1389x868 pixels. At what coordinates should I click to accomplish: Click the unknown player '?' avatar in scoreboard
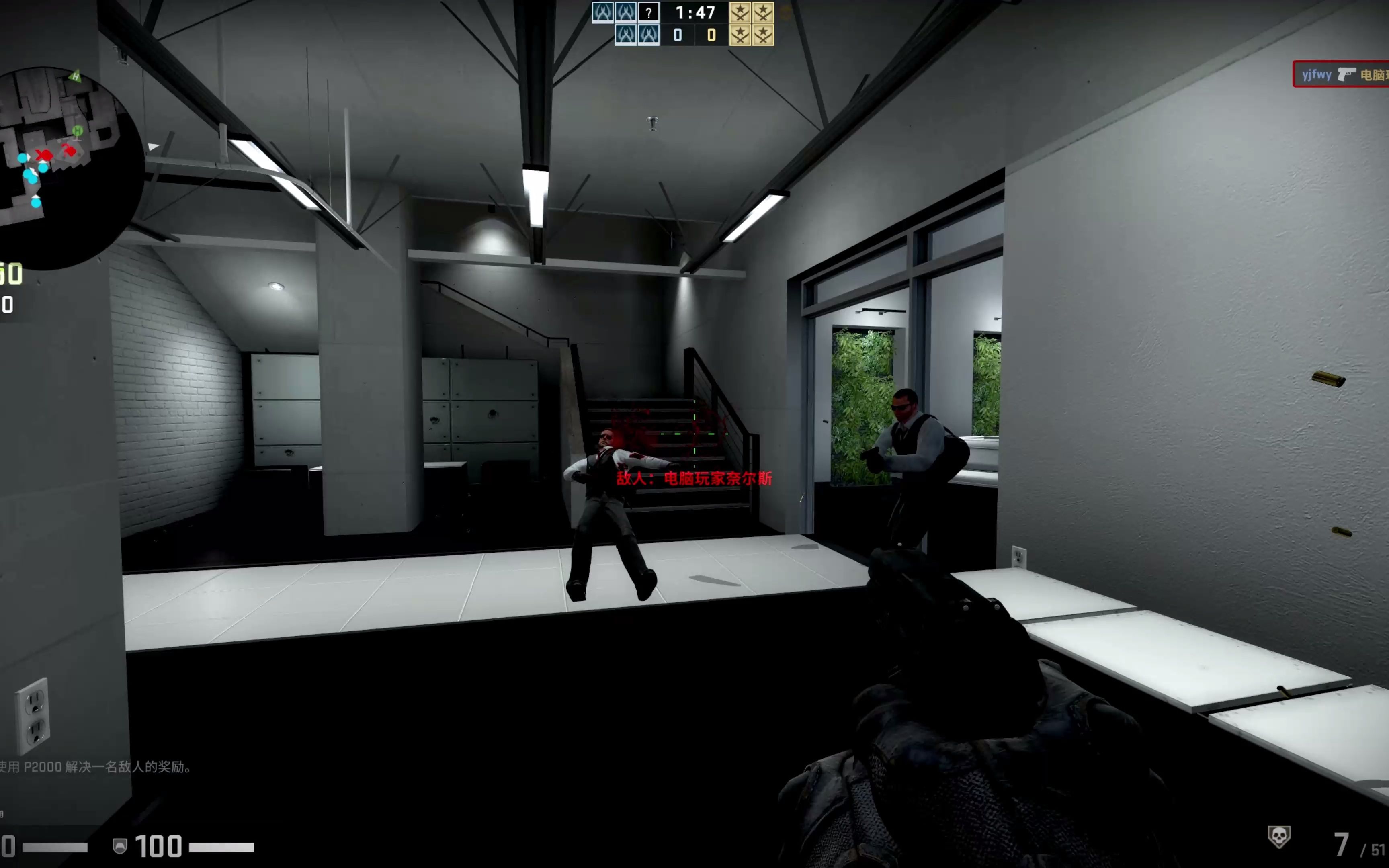tap(649, 12)
